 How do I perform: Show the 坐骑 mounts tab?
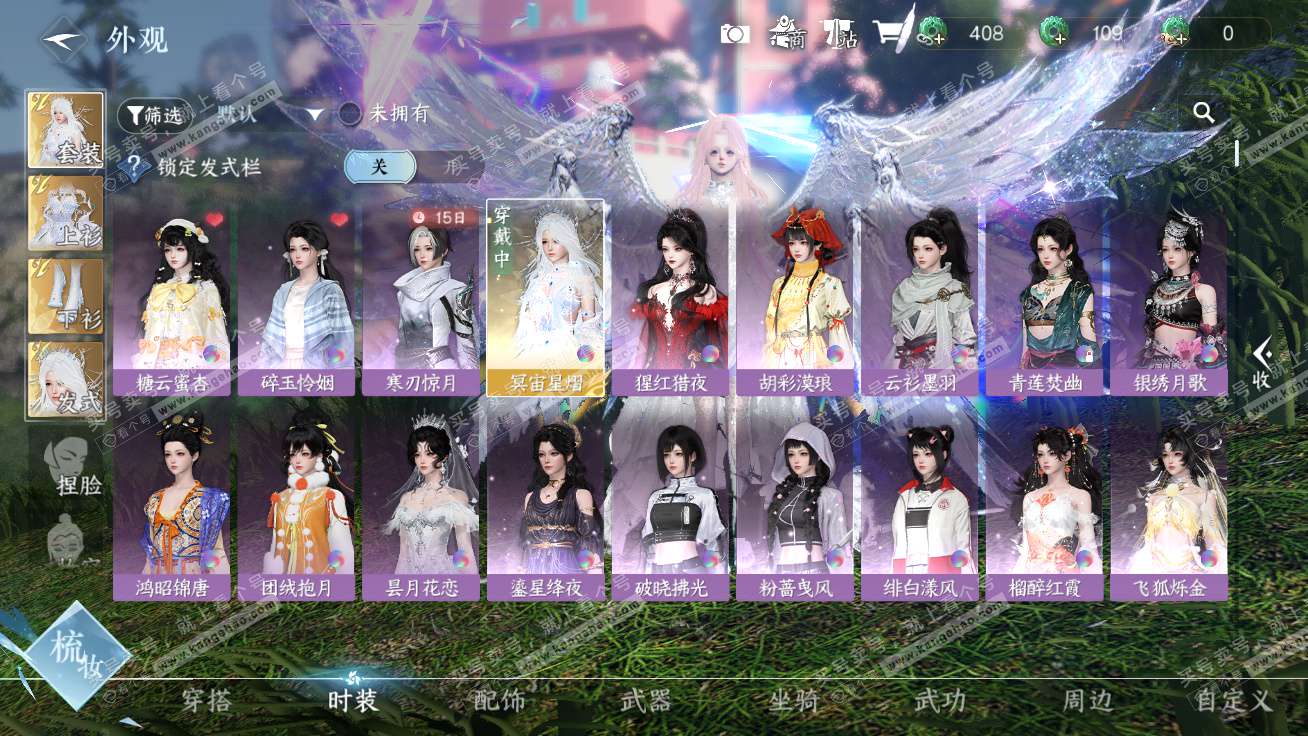pos(794,700)
